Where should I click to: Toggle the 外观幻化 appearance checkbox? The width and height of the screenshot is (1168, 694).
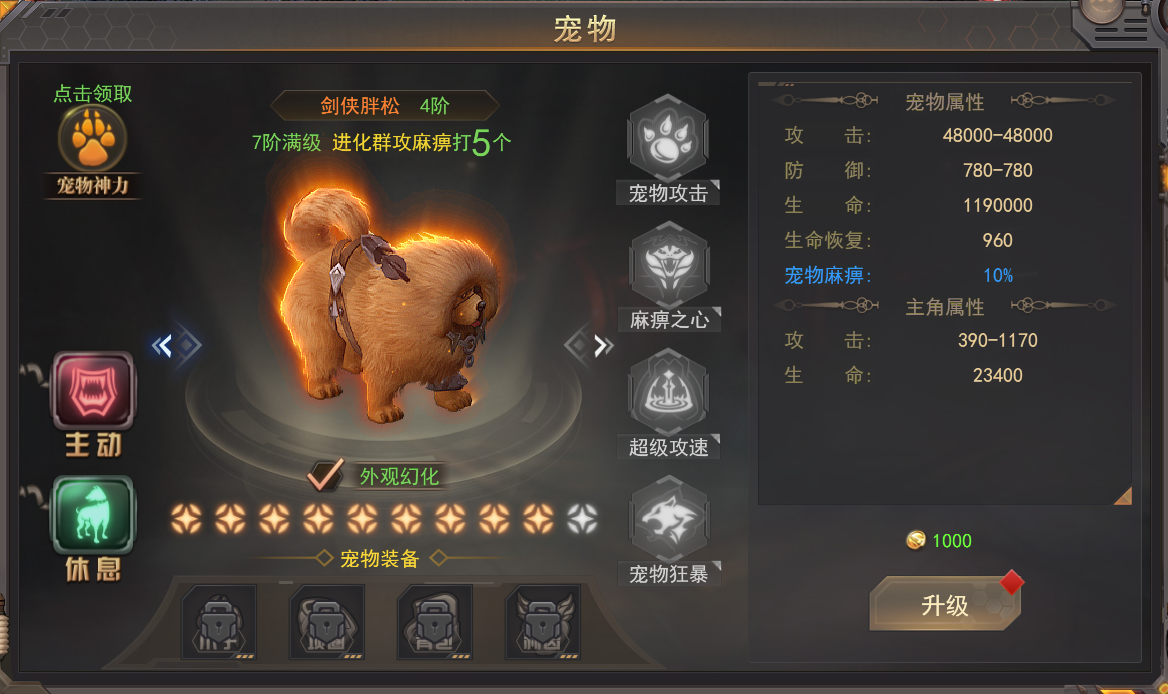point(324,475)
